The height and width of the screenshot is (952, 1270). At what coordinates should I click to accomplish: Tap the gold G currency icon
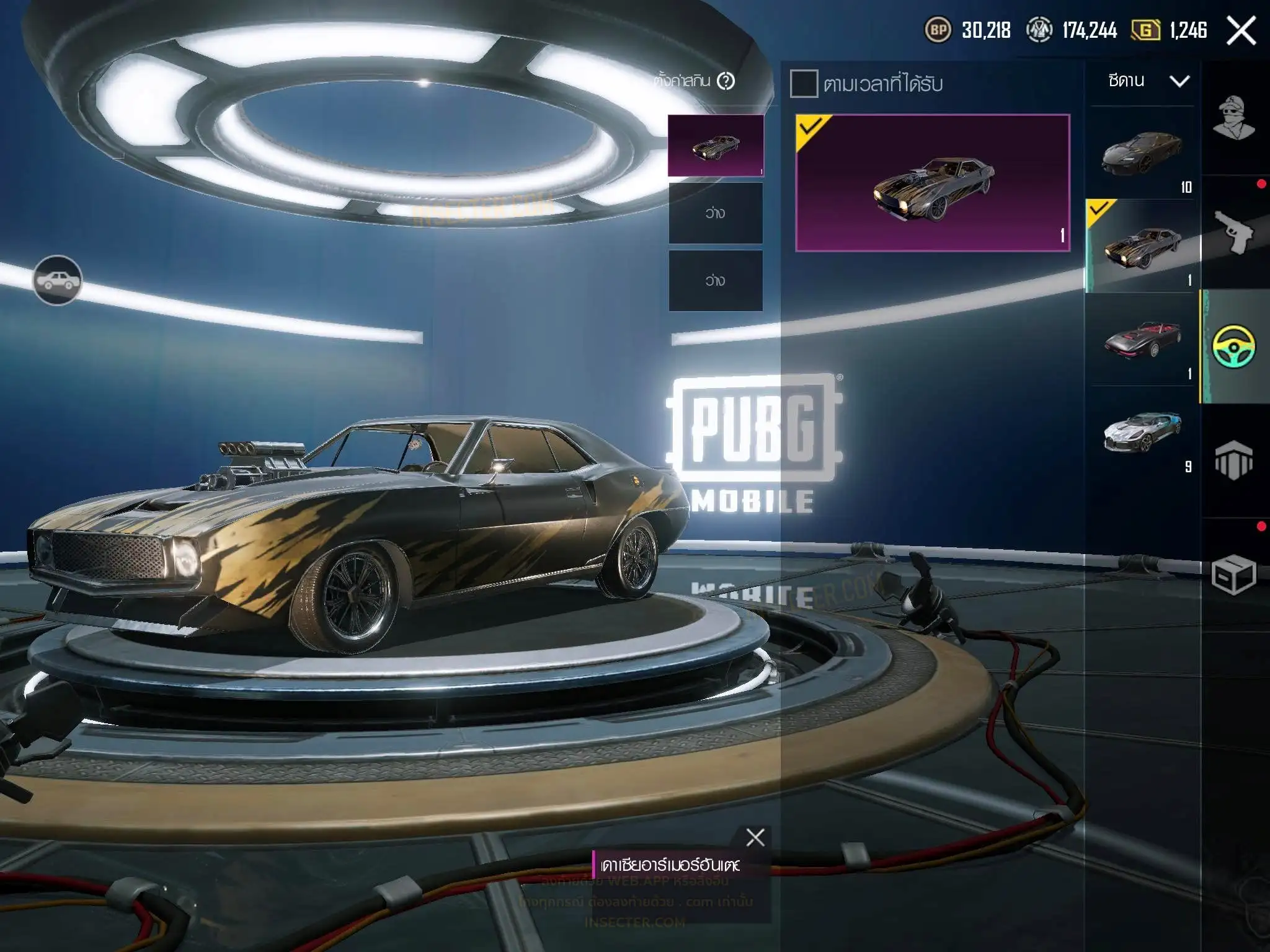pyautogui.click(x=1145, y=30)
